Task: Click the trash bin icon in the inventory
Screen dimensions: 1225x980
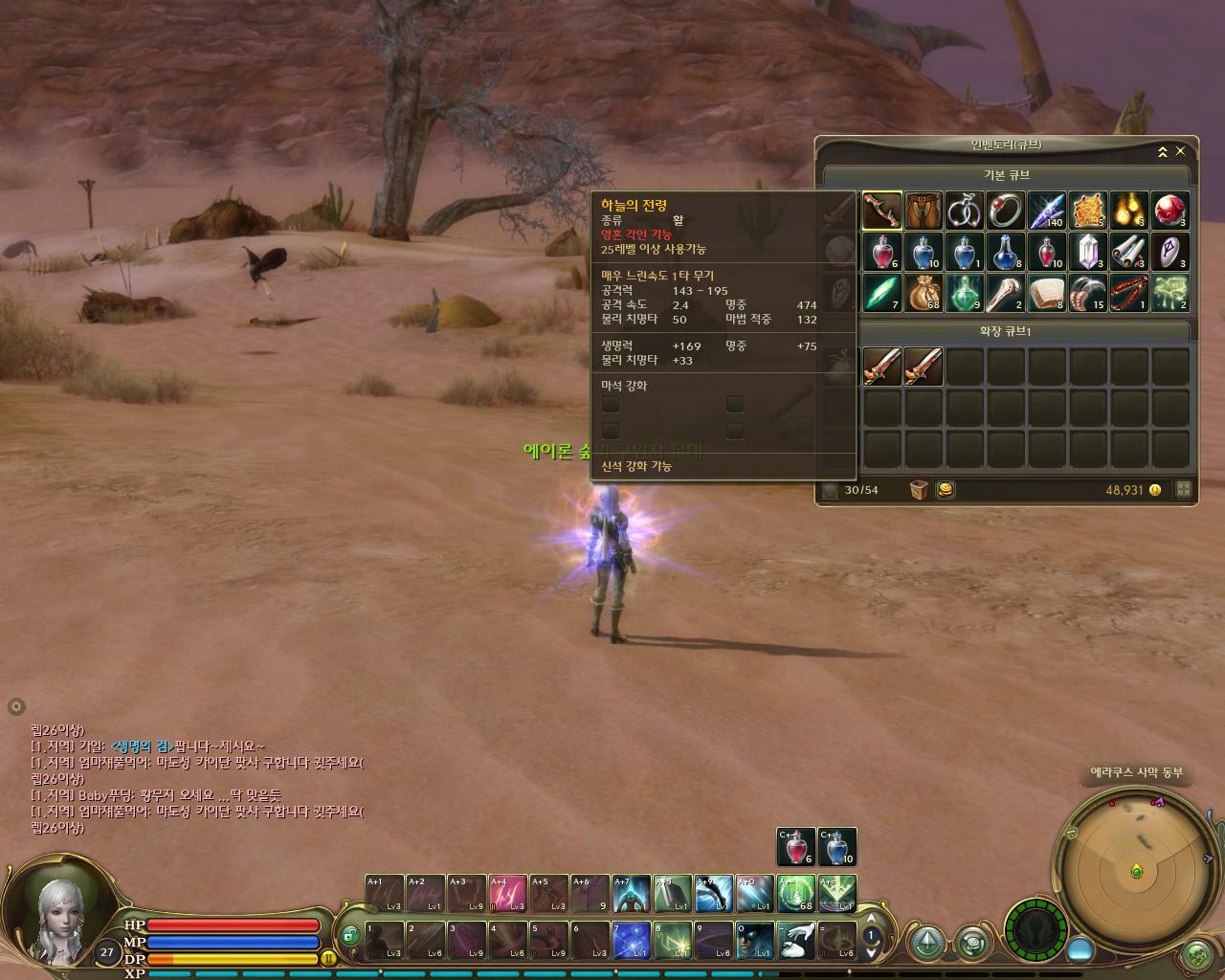Action: point(919,490)
